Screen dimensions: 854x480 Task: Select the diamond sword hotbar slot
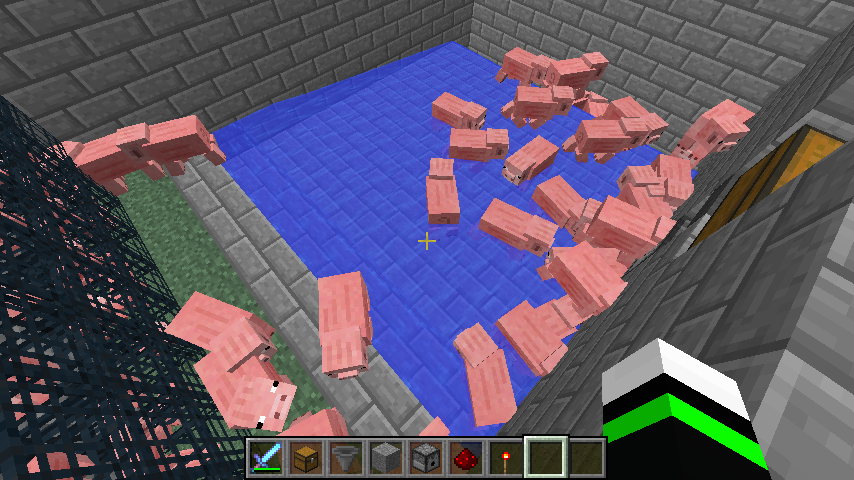[x=266, y=458]
